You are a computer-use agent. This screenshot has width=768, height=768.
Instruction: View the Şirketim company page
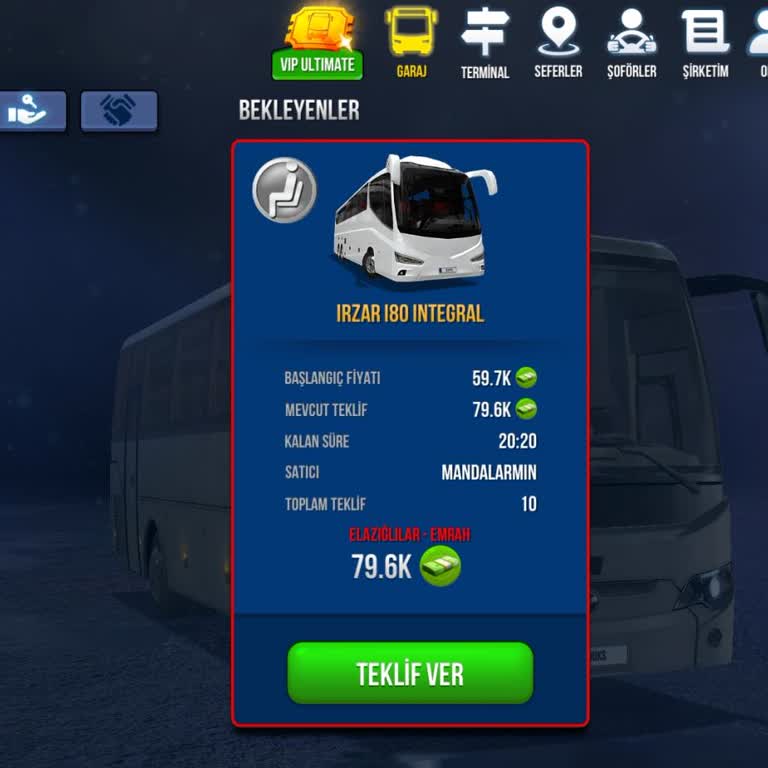tap(706, 43)
